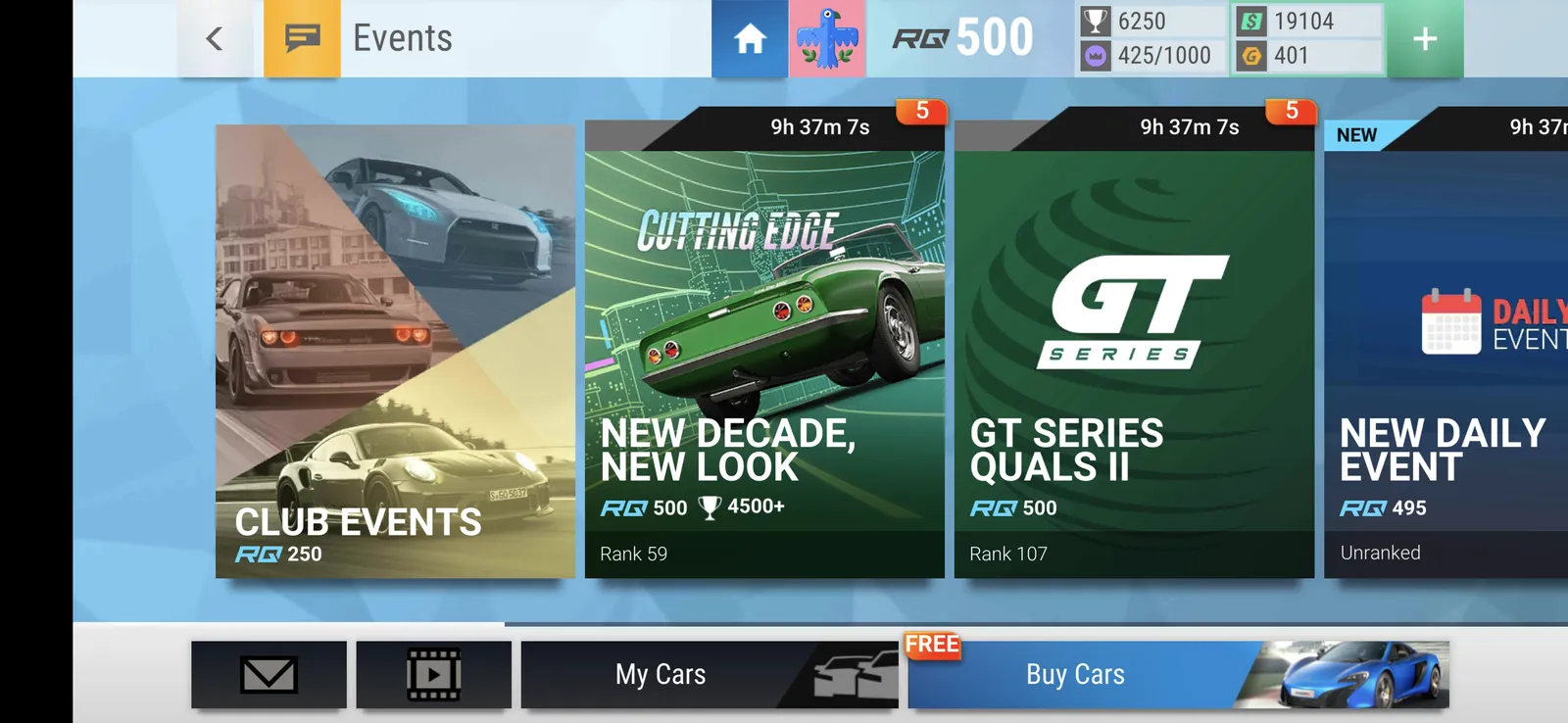Go back with the left arrow button
This screenshot has height=723, width=1568.
[x=215, y=39]
